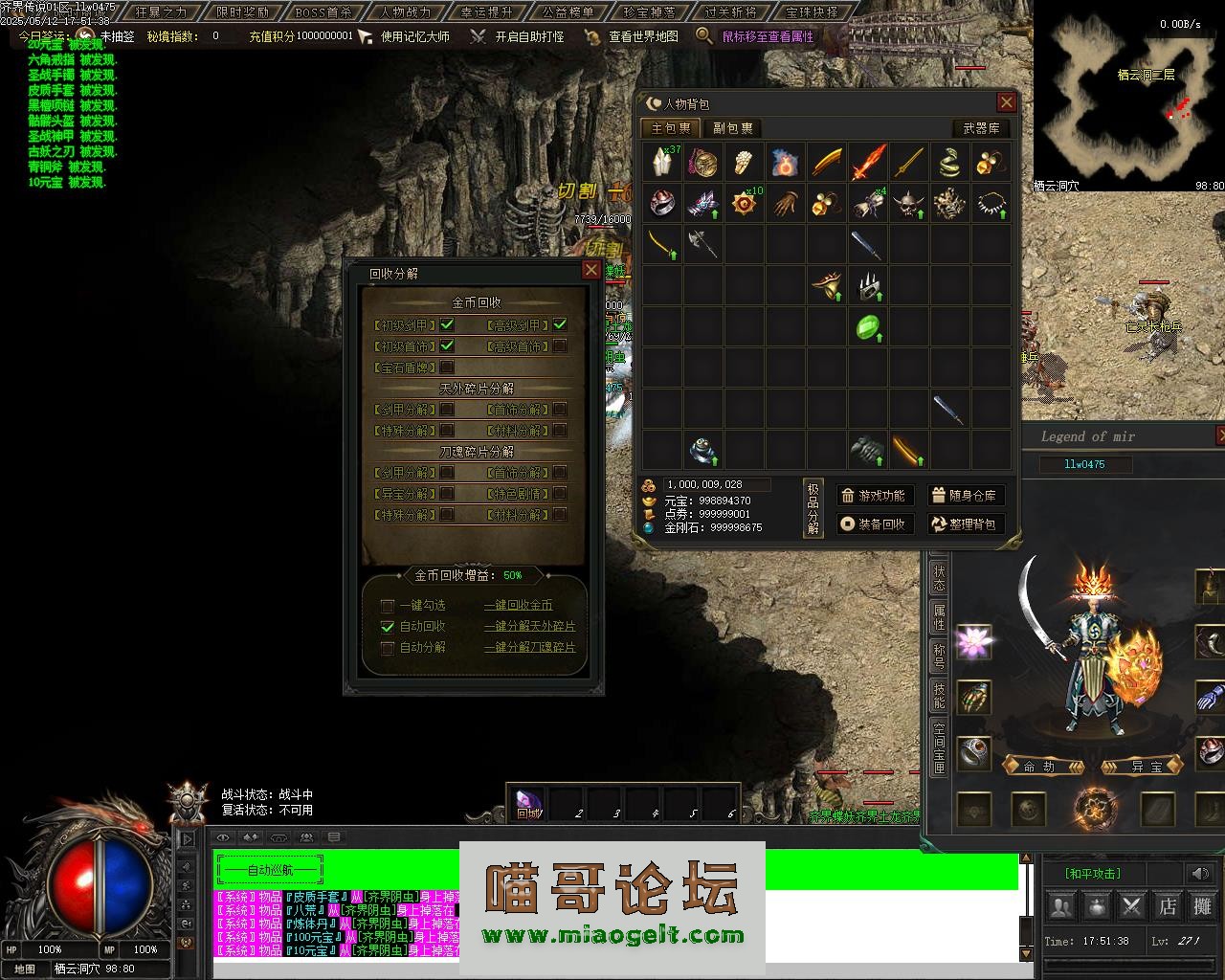Click the 一键回收金币 link

[518, 605]
